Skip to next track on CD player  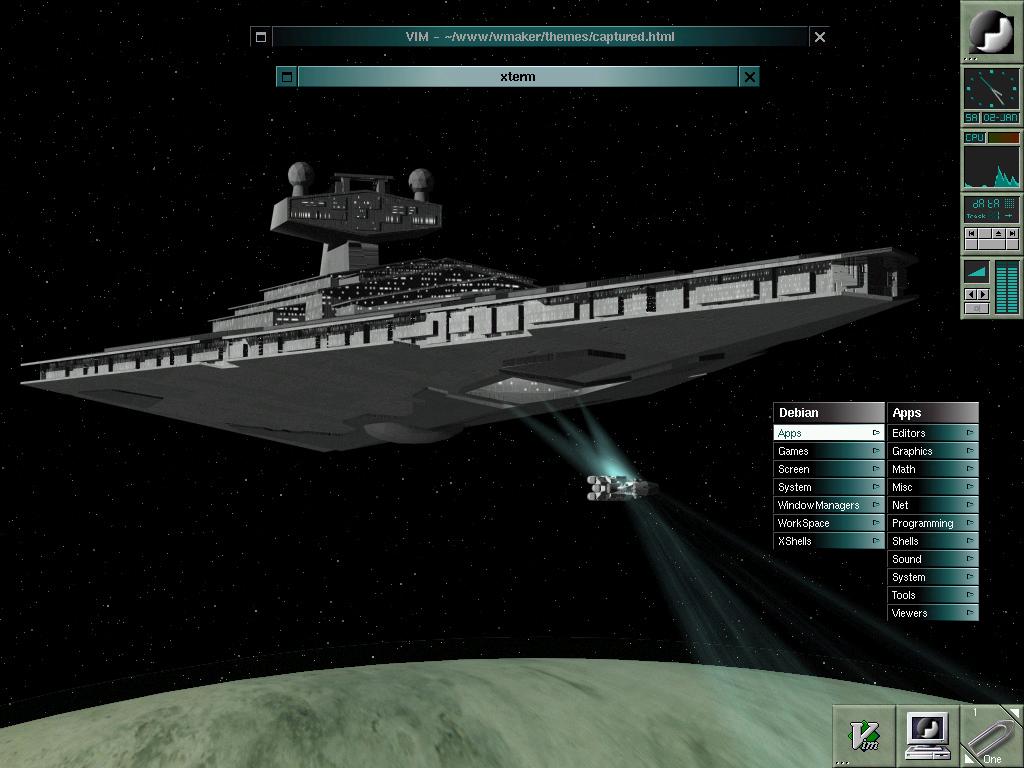pos(1012,233)
